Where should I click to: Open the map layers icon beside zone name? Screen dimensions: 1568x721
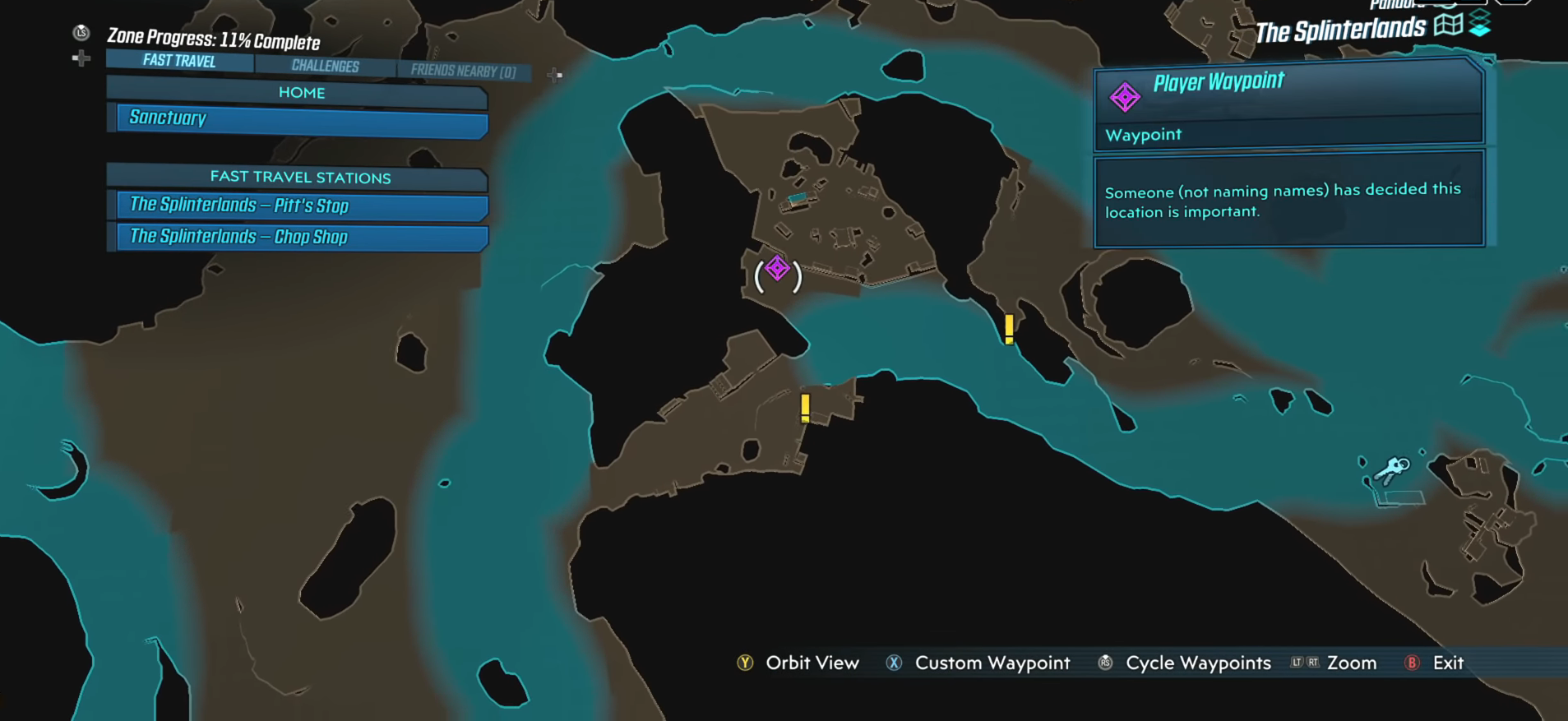click(1480, 25)
